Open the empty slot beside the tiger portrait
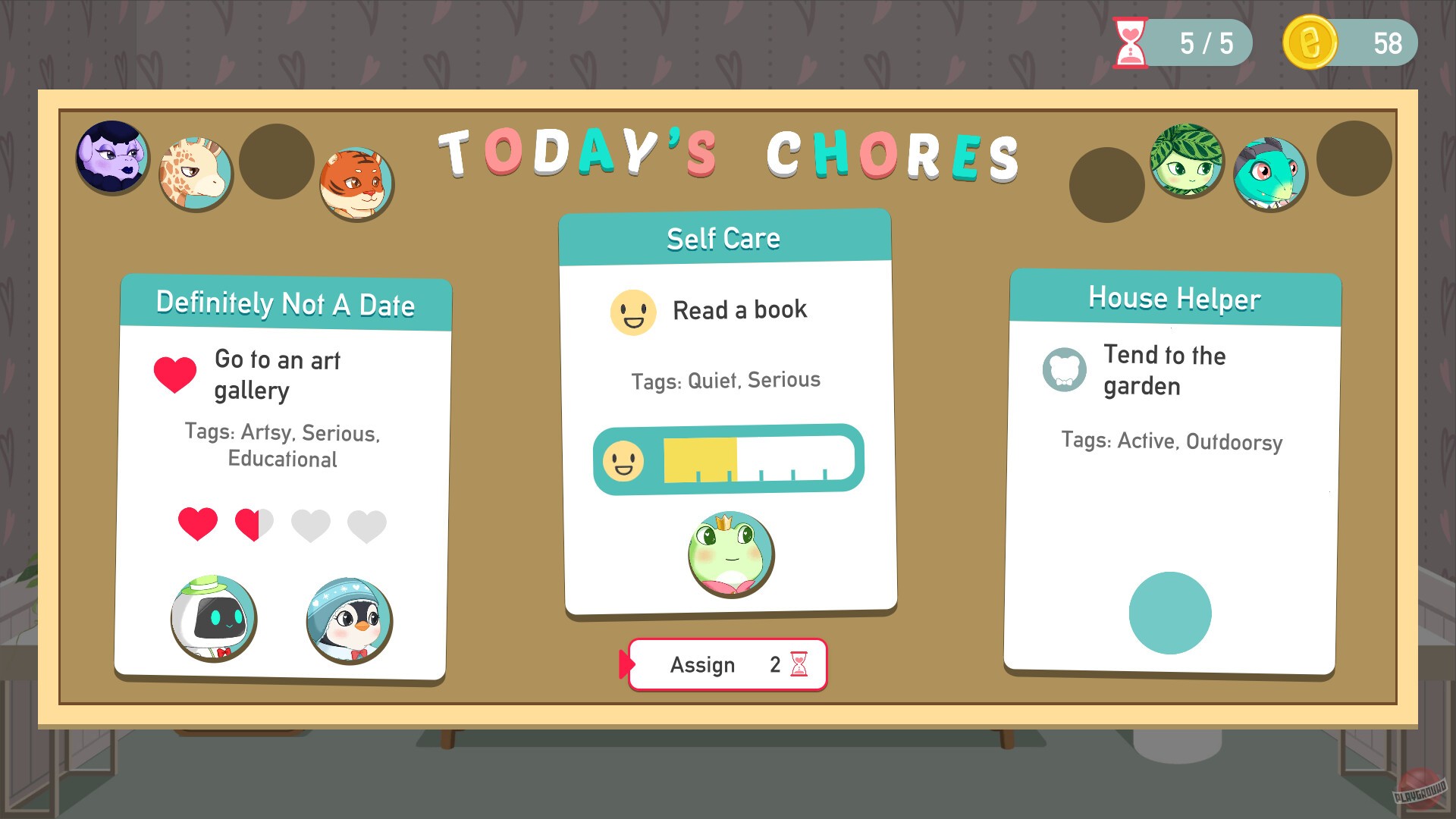 pos(277,160)
